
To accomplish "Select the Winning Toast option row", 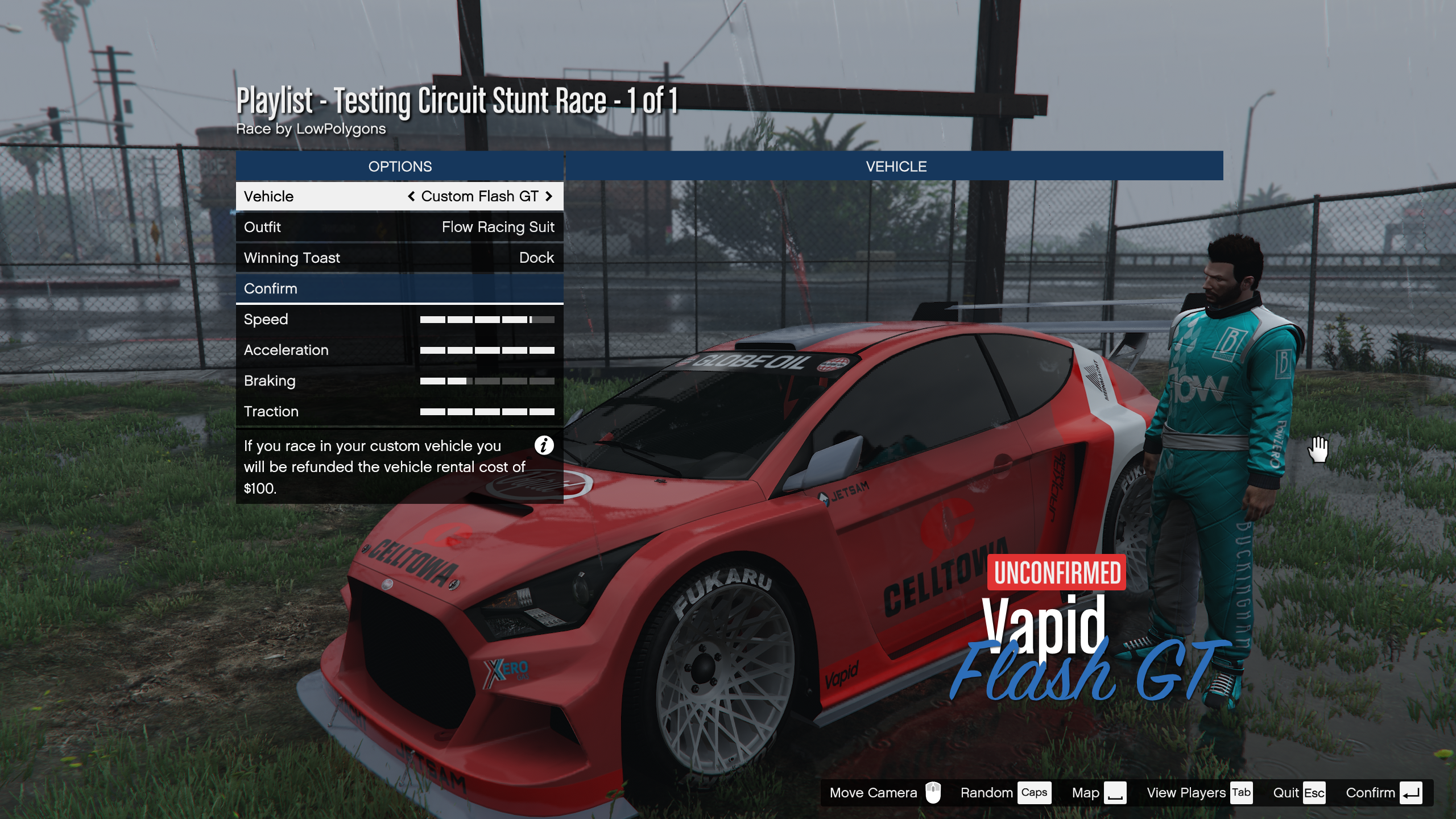I will (x=399, y=258).
